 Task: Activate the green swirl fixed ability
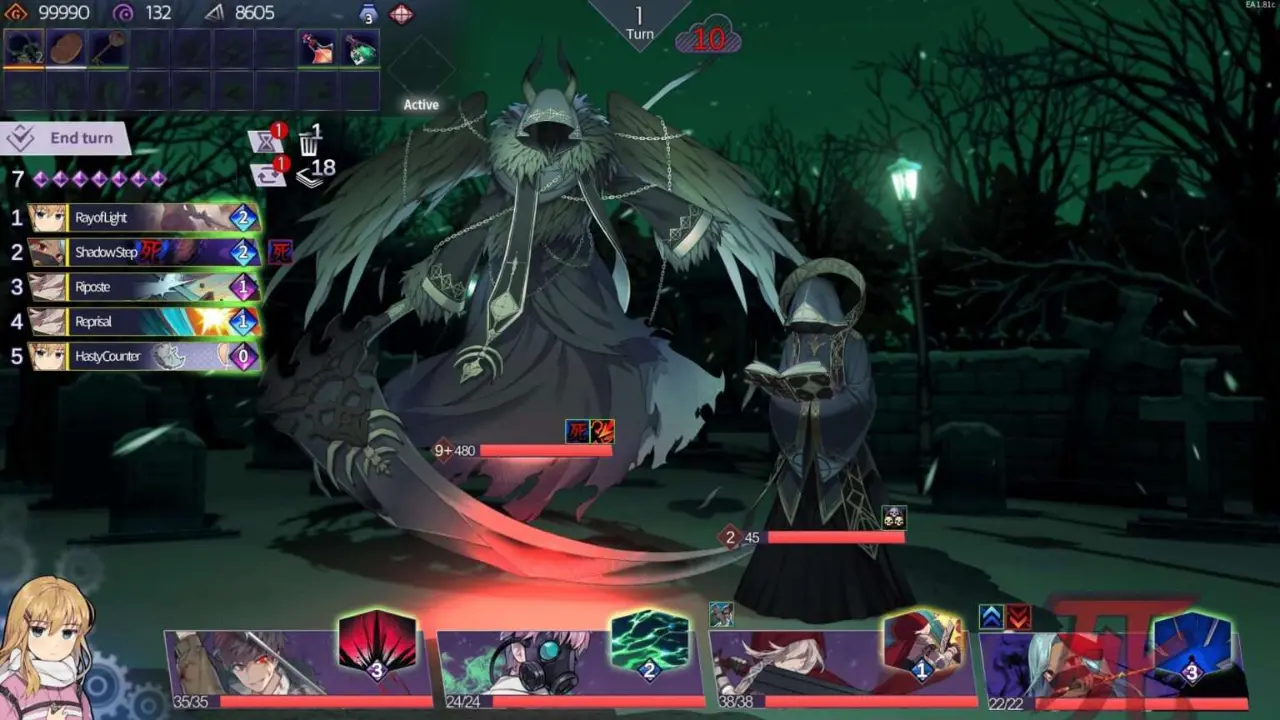[649, 643]
